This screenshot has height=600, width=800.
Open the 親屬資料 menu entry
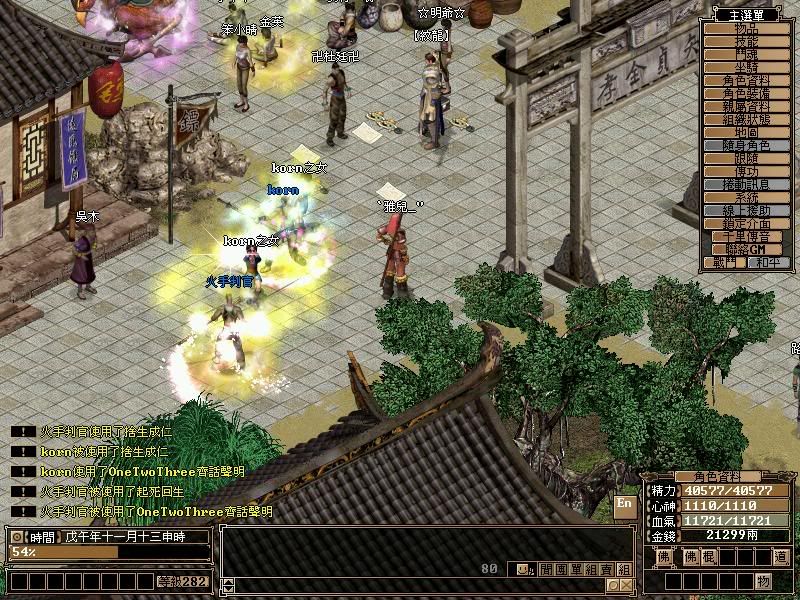tap(747, 107)
